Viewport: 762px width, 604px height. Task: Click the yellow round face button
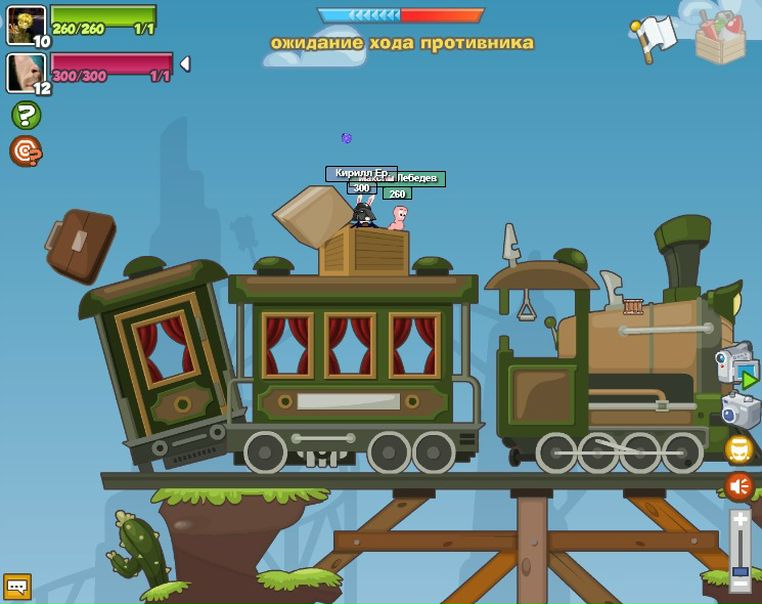739,449
